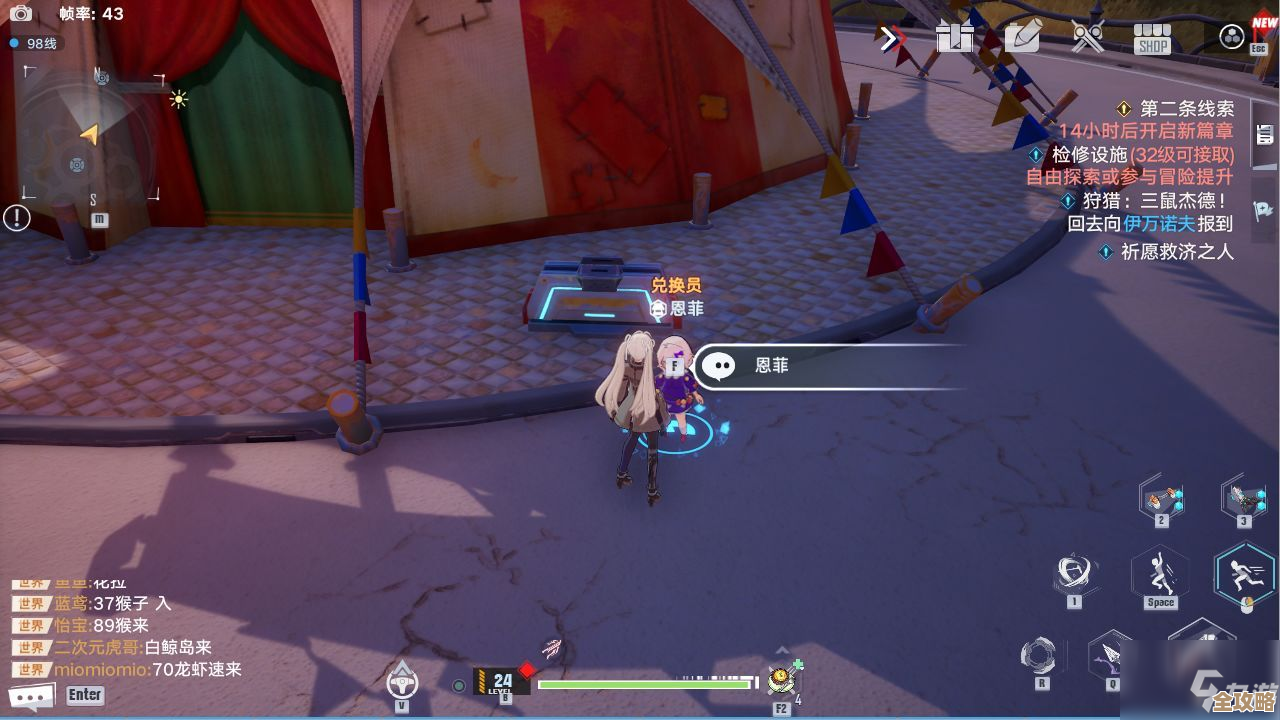The image size is (1280, 720).
Task: Activate the dash sprint skill icon
Action: 1244,572
